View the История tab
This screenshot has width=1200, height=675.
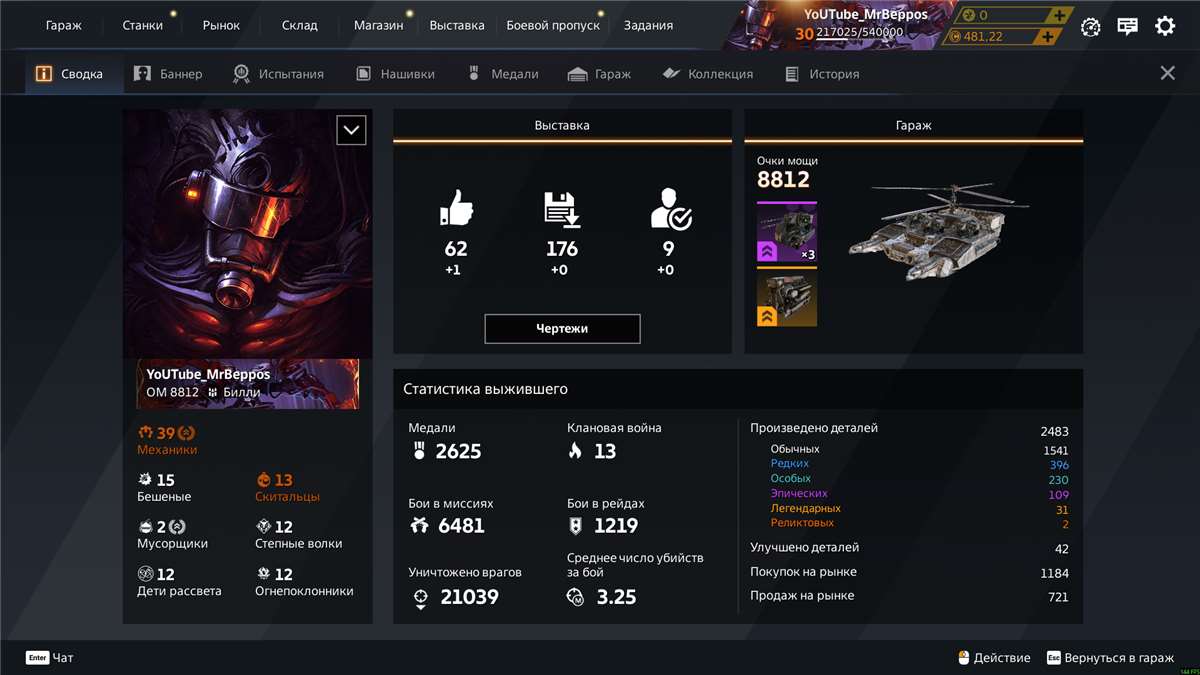tap(822, 74)
